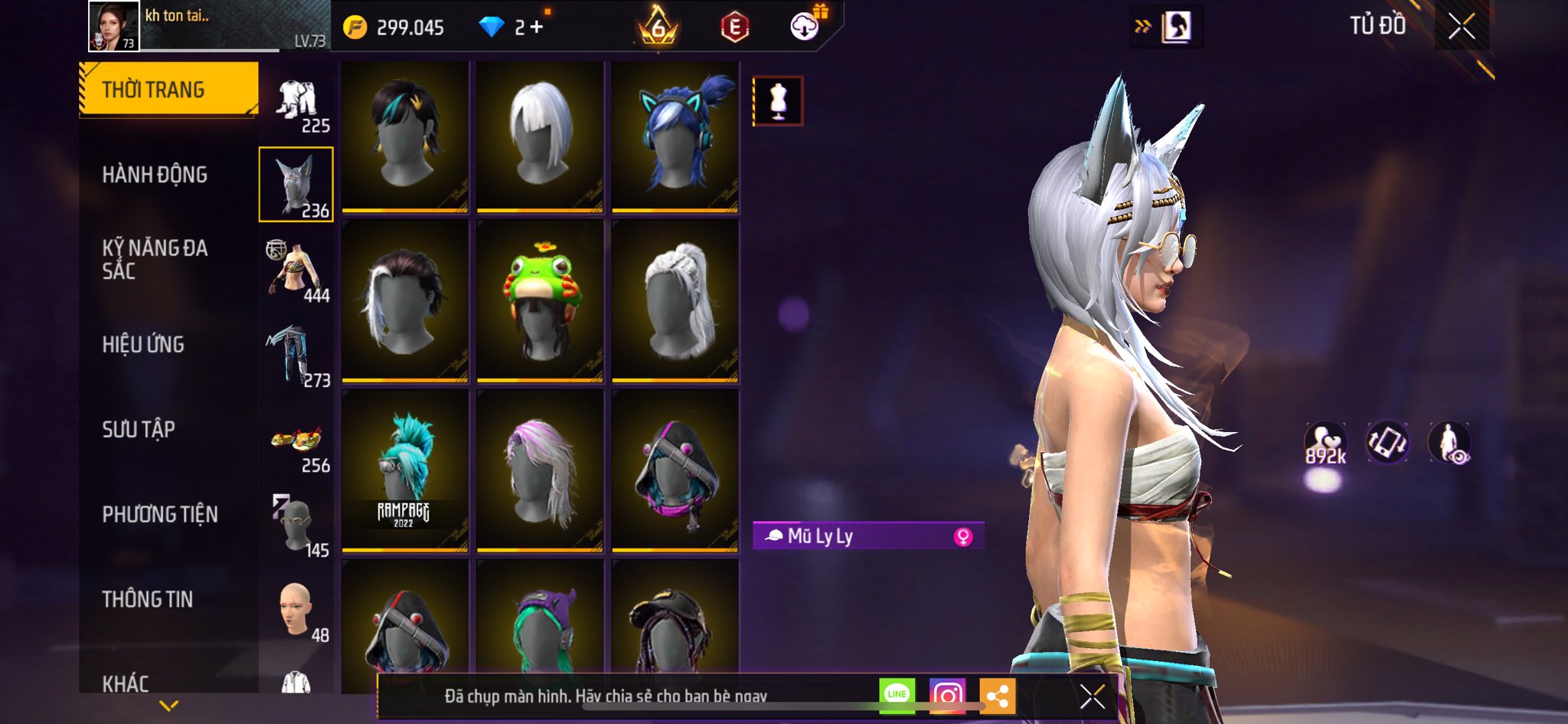Close the wardrobe with the top-right X
The image size is (1568, 724).
[x=1461, y=27]
